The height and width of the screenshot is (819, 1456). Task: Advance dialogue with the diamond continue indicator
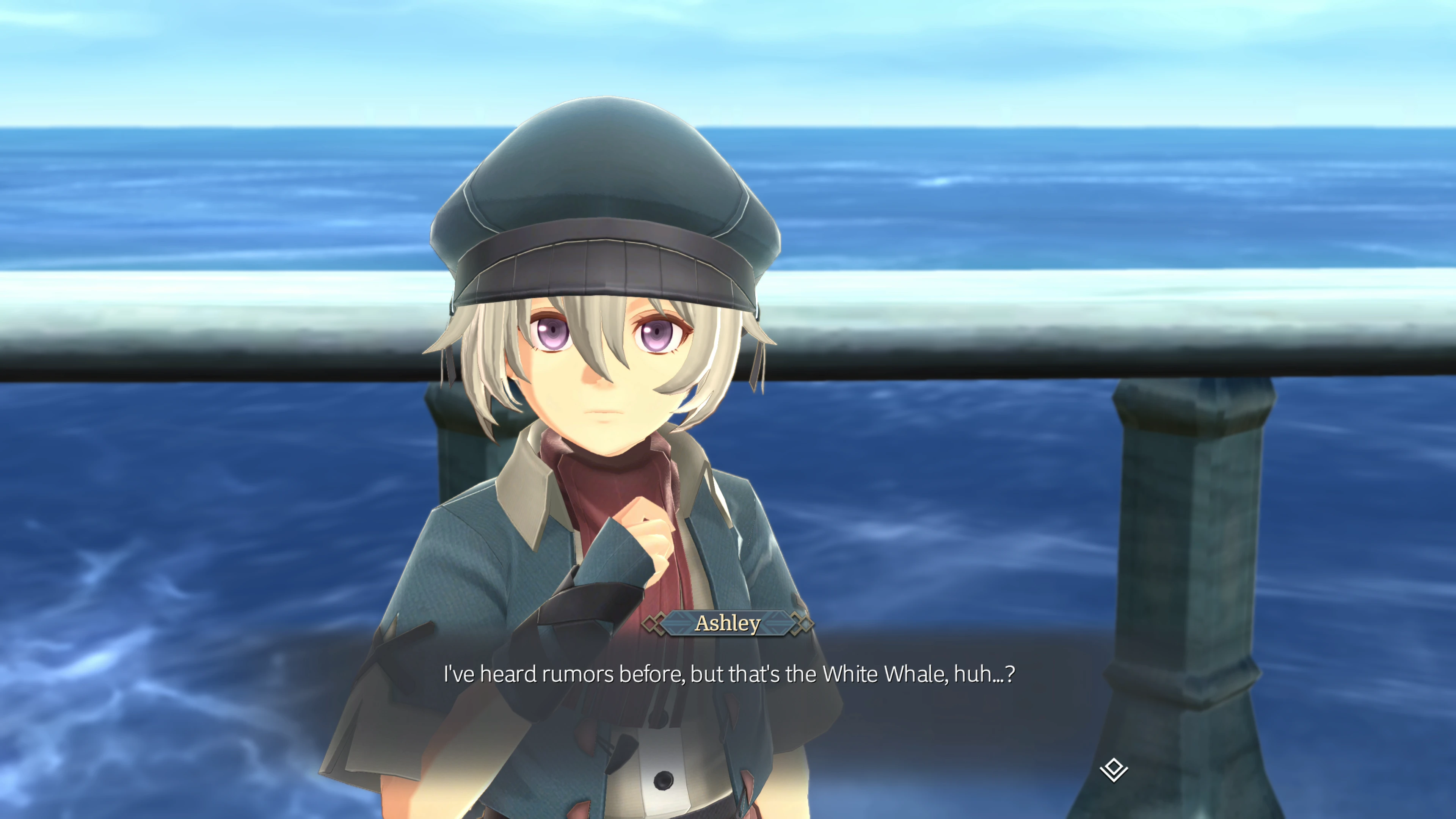[1114, 769]
